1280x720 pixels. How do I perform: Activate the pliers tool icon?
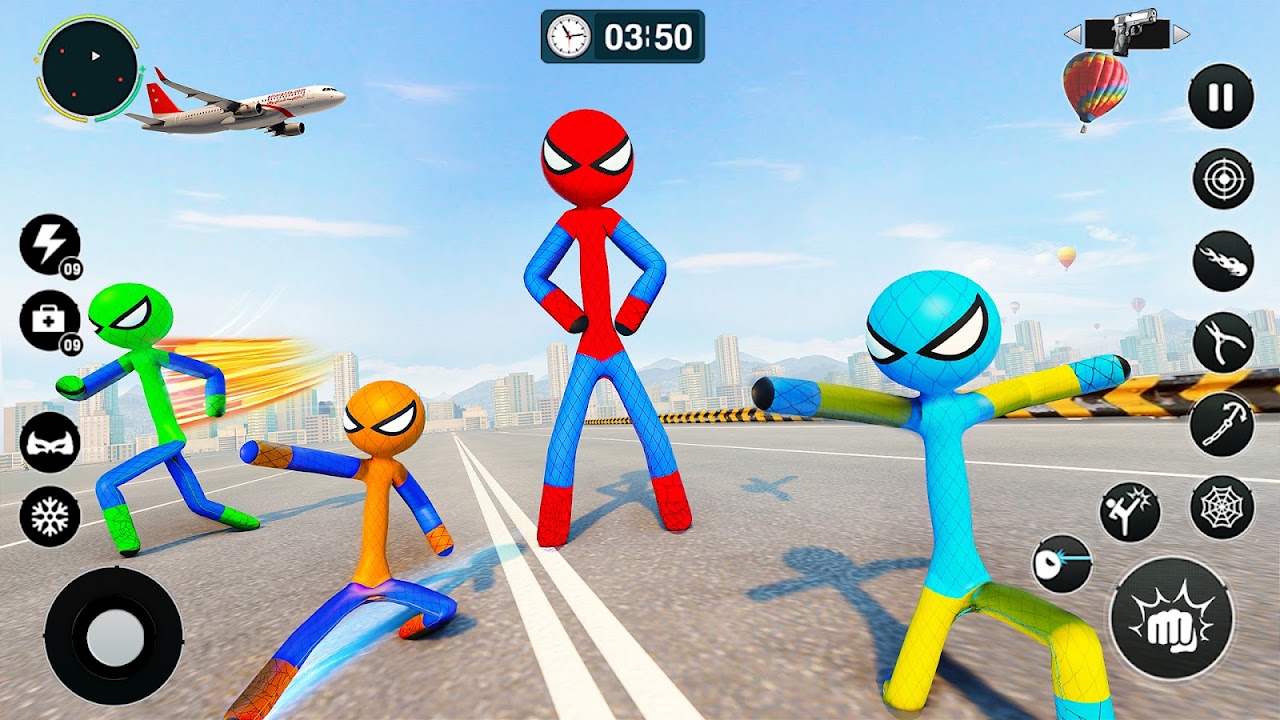(x=1223, y=343)
